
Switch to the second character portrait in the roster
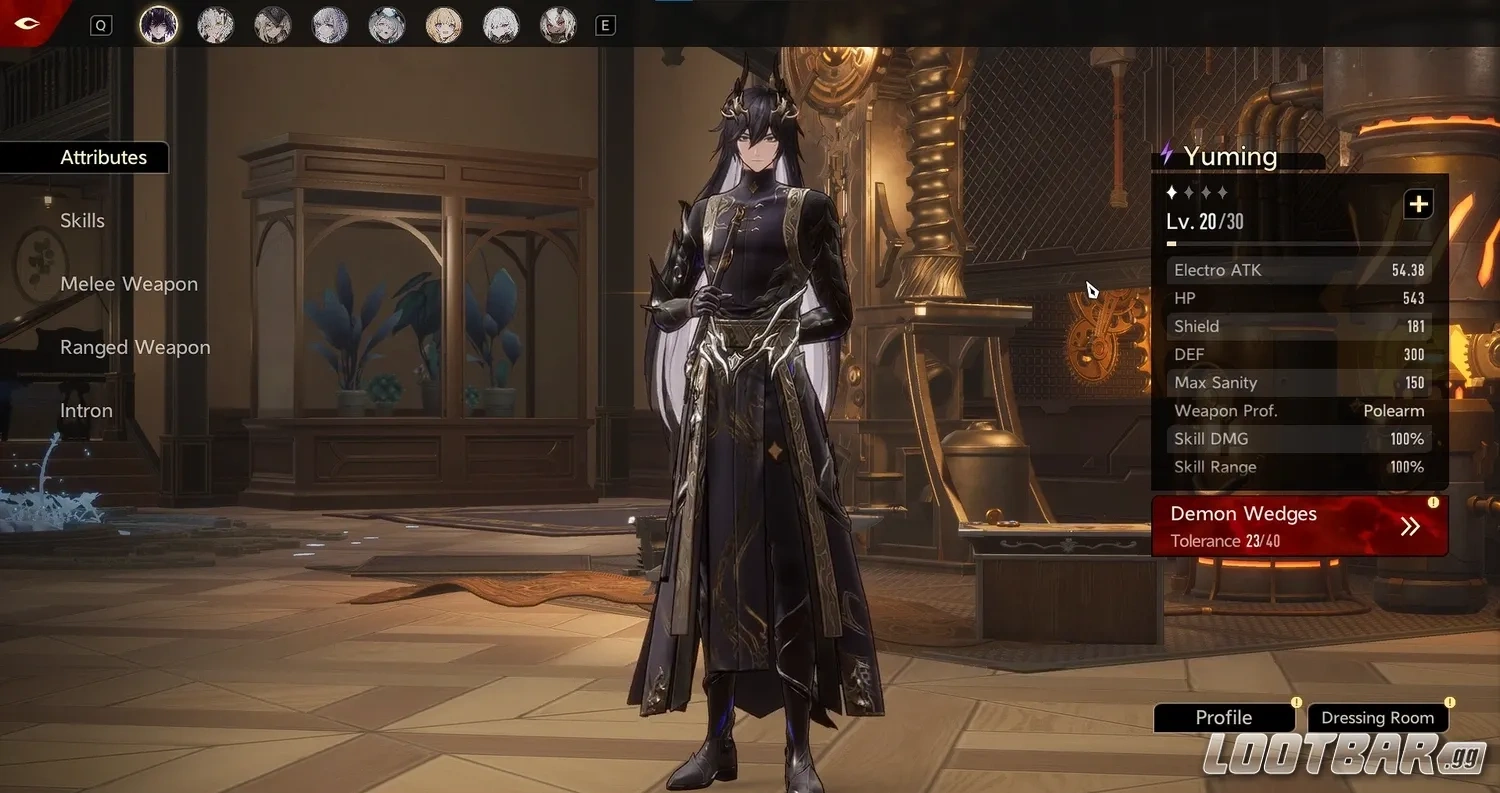216,25
